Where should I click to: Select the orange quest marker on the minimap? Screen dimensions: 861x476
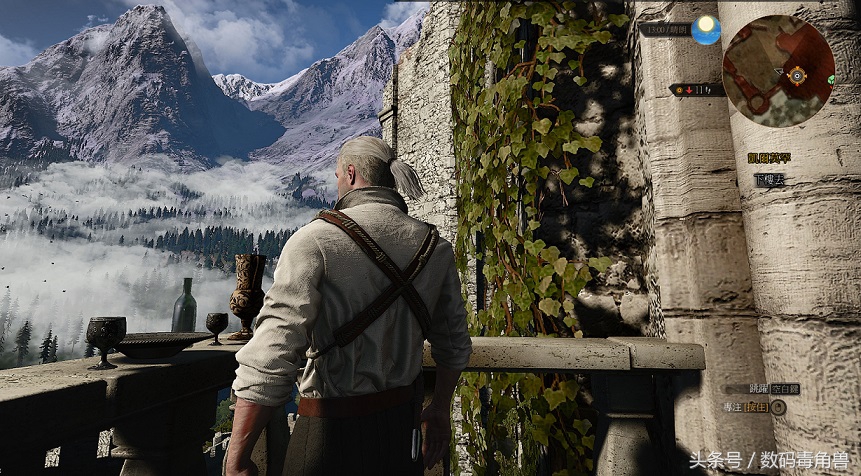797,75
